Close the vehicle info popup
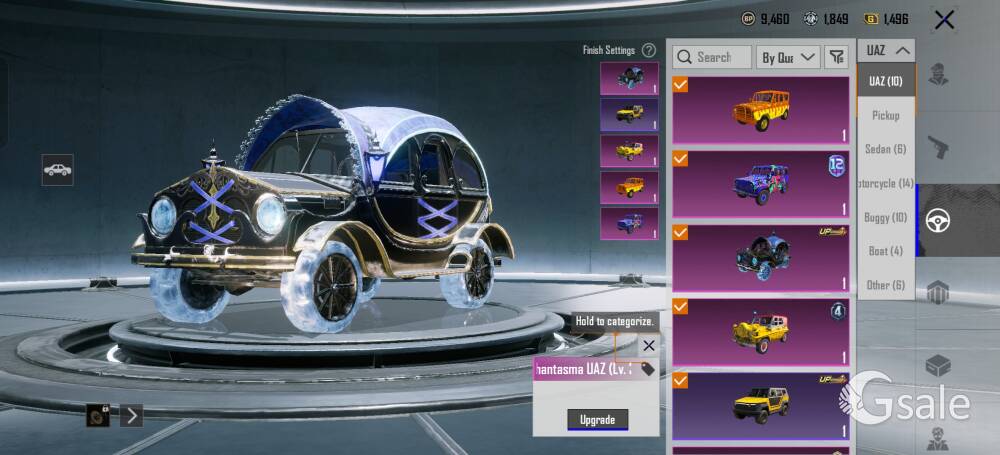 [649, 345]
